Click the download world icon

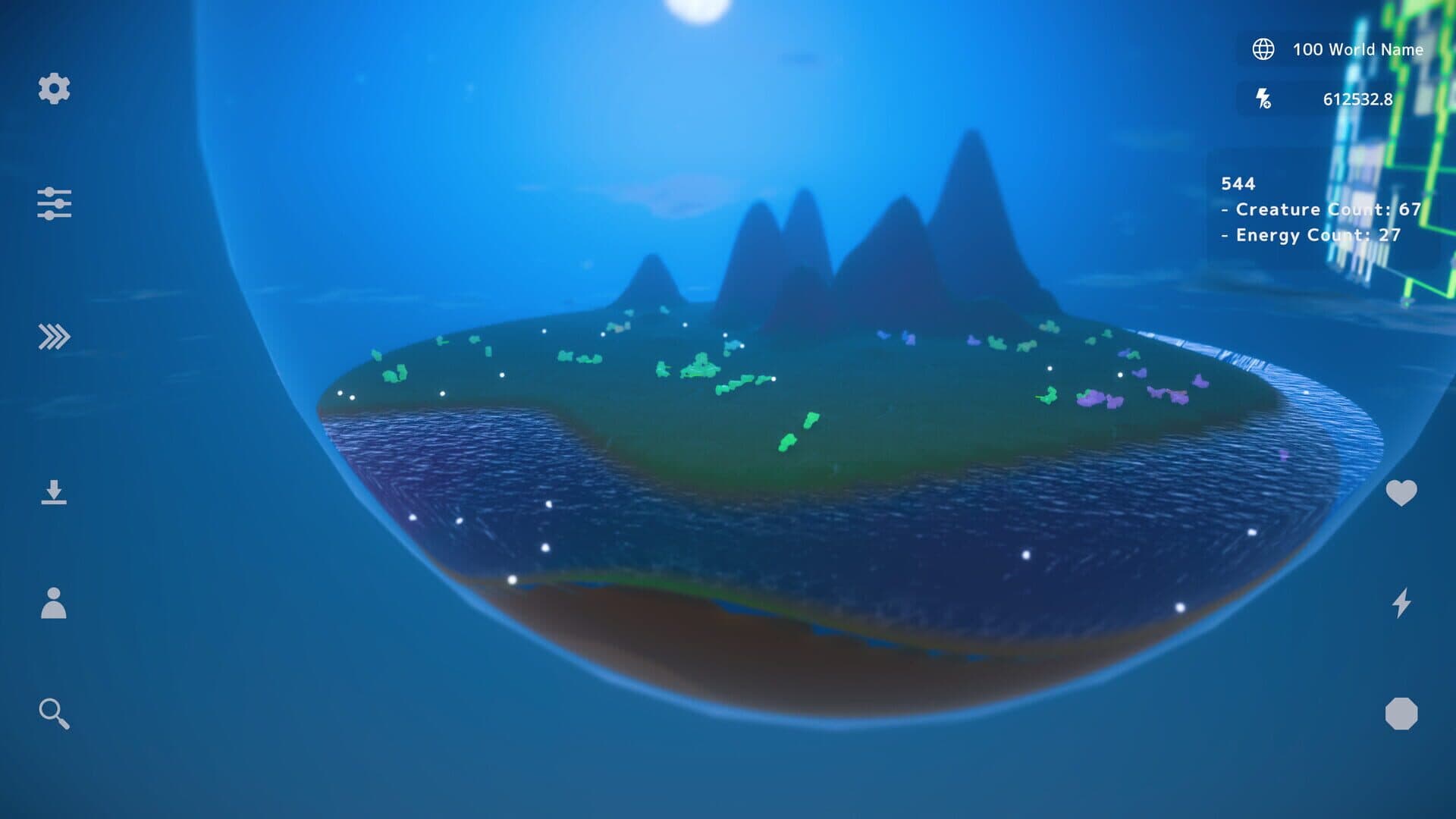[x=54, y=494]
